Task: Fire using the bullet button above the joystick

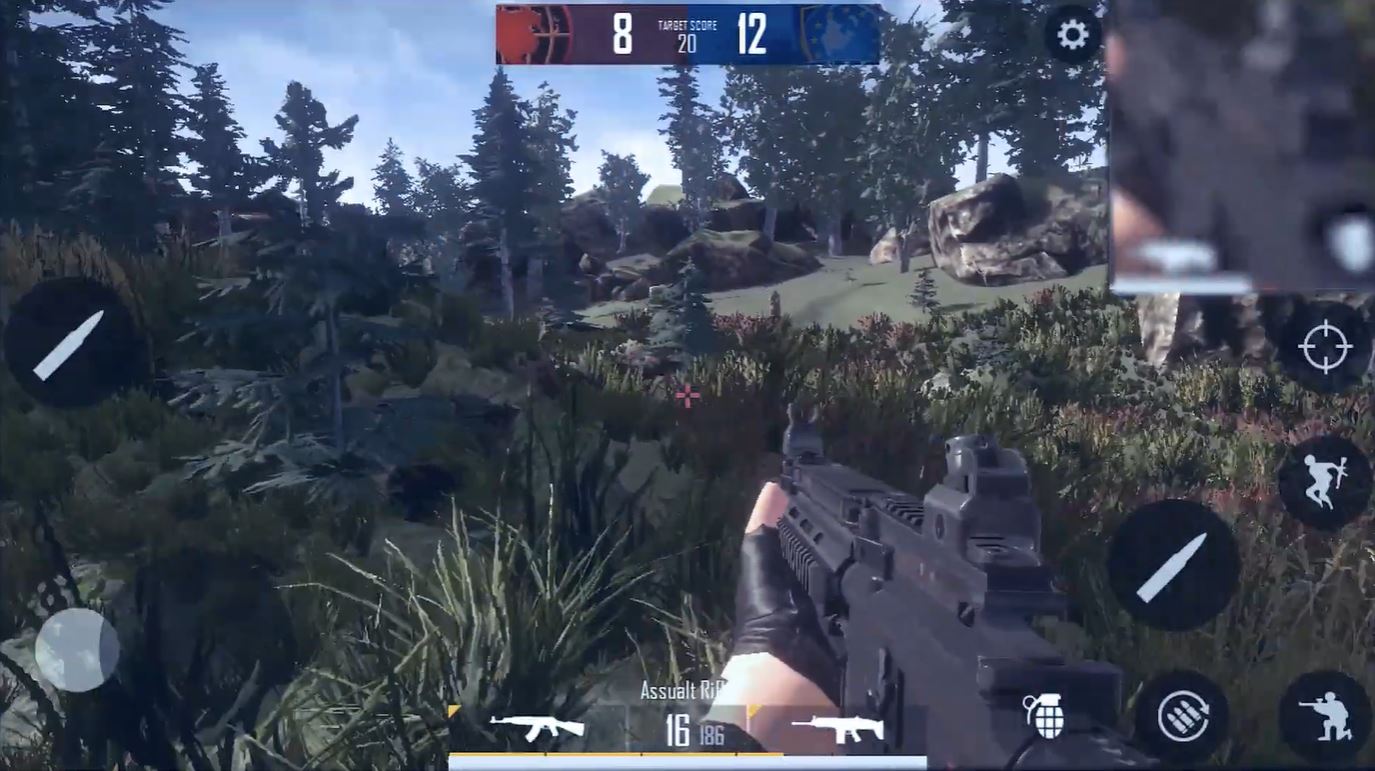Action: coord(68,344)
